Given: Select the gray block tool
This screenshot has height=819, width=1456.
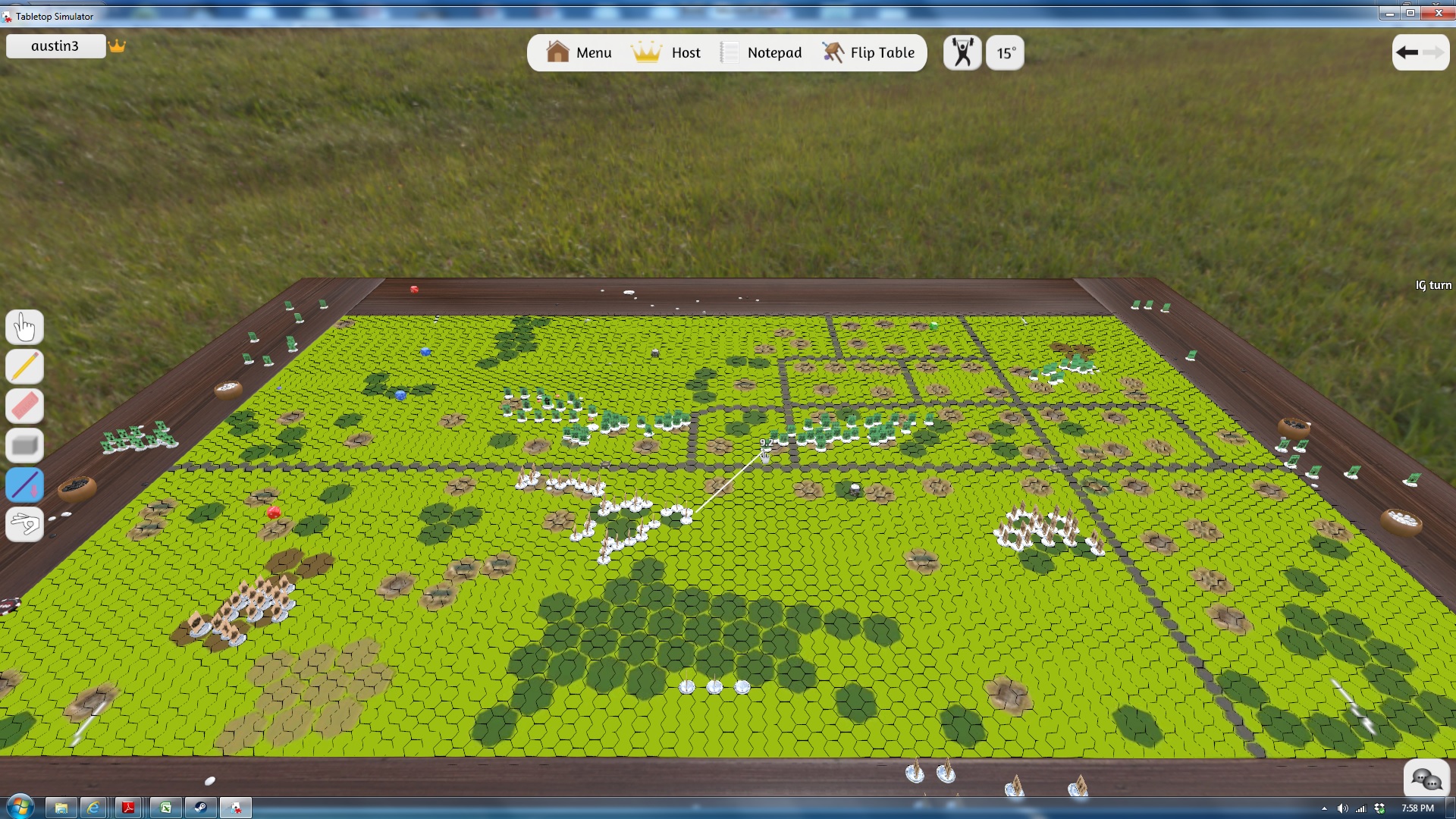Looking at the screenshot, I should 24,446.
